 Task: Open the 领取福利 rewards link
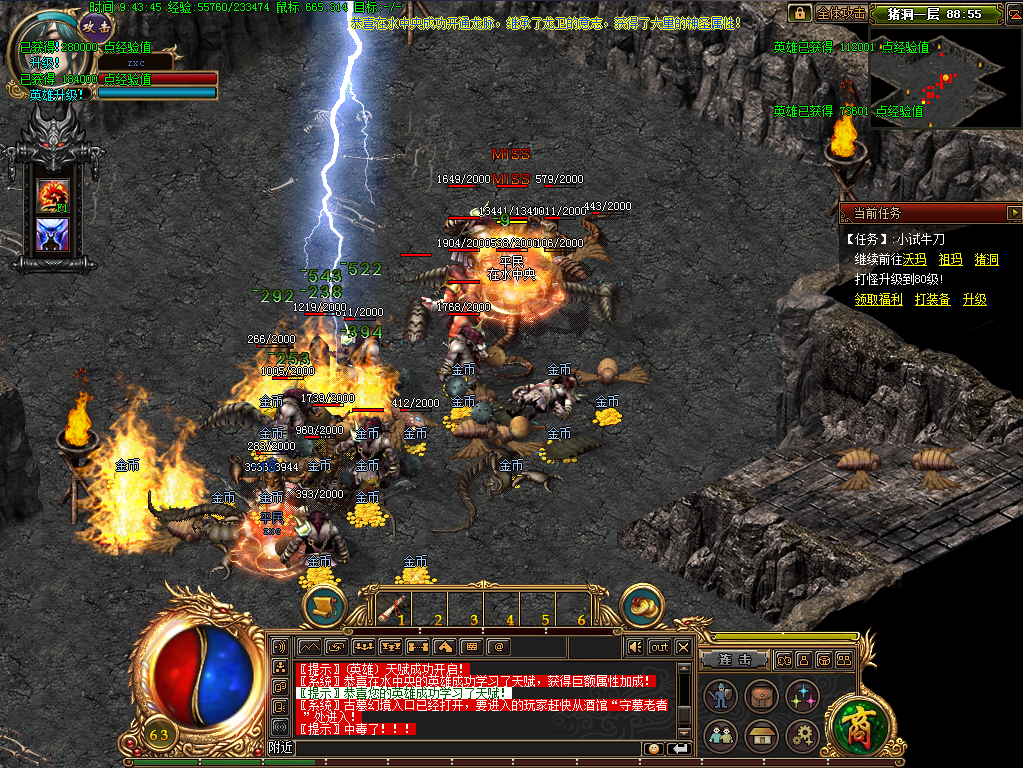point(879,299)
